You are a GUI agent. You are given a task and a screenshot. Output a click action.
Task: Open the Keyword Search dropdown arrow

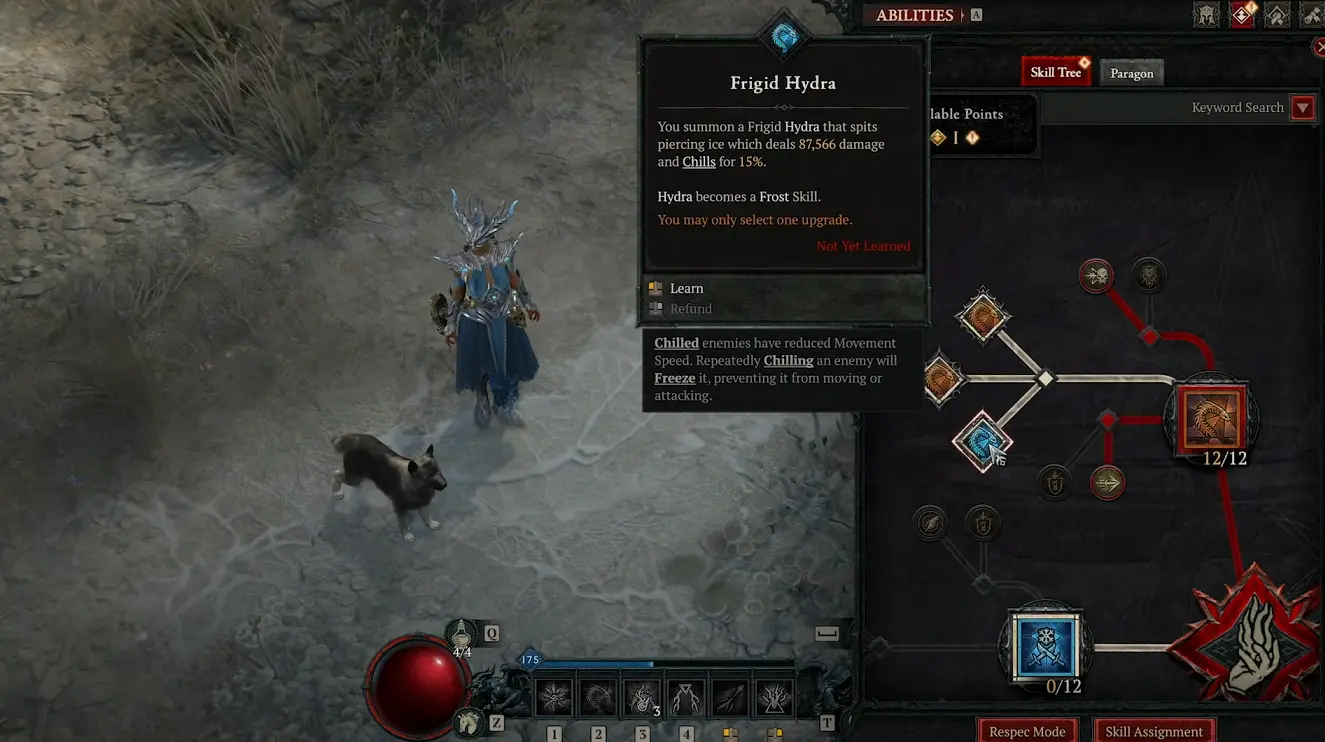click(x=1302, y=107)
